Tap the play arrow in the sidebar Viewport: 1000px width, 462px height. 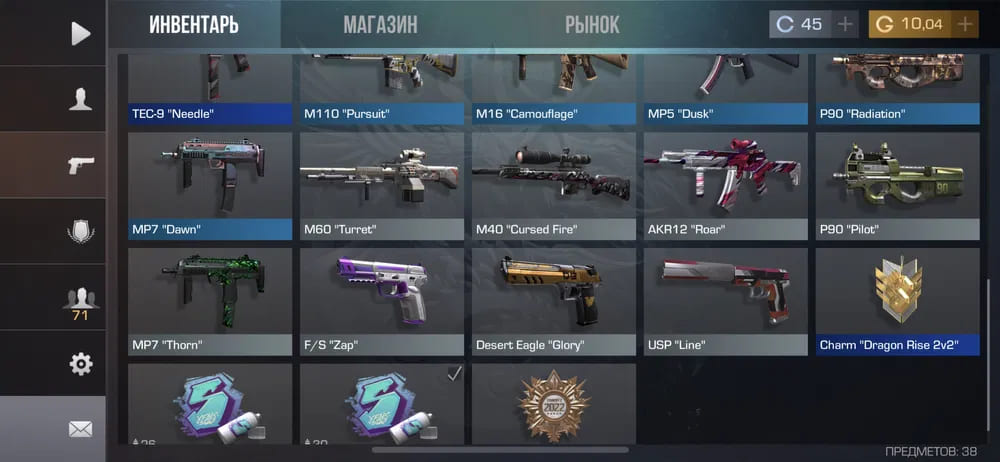[80, 33]
